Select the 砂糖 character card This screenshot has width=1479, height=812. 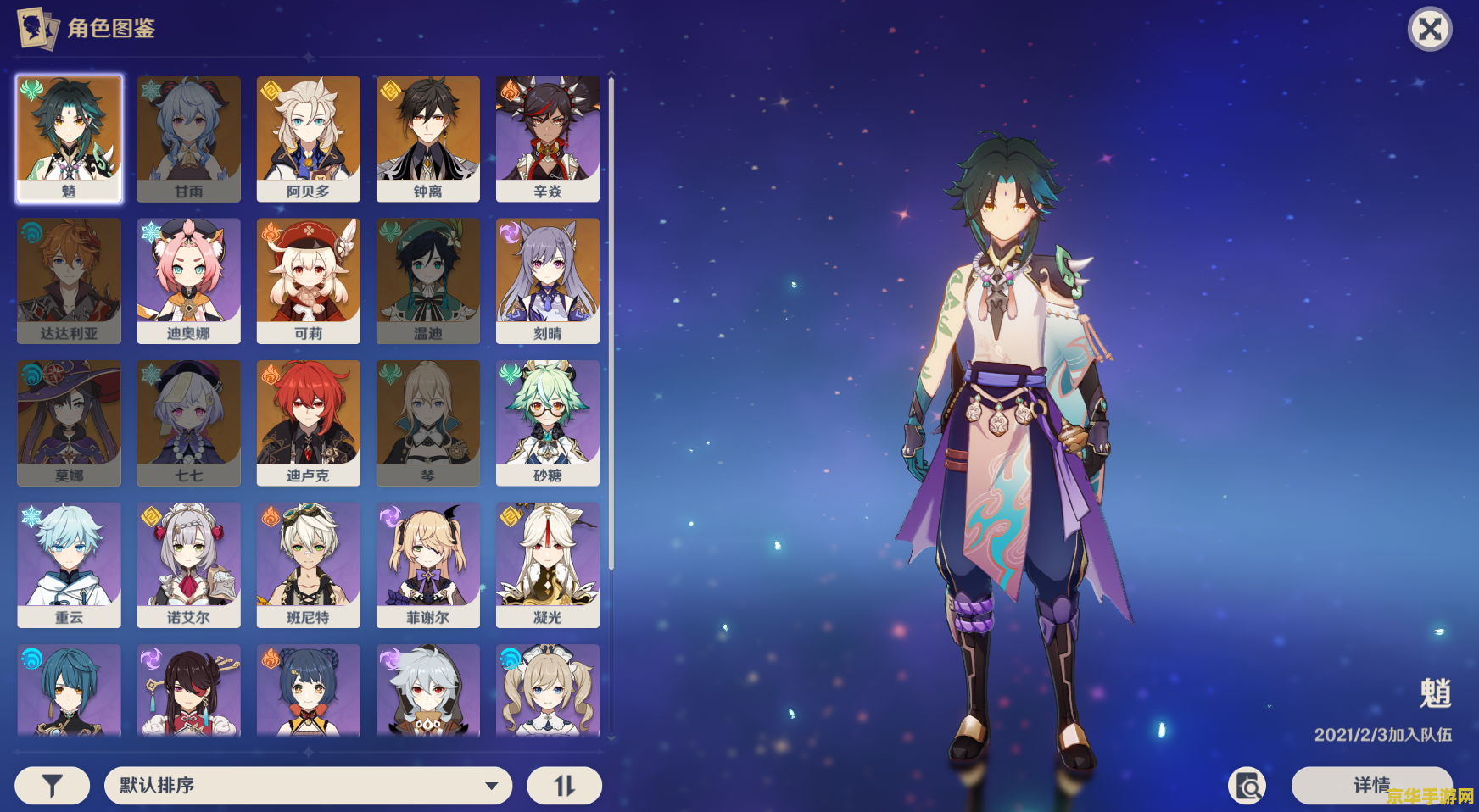tap(547, 423)
